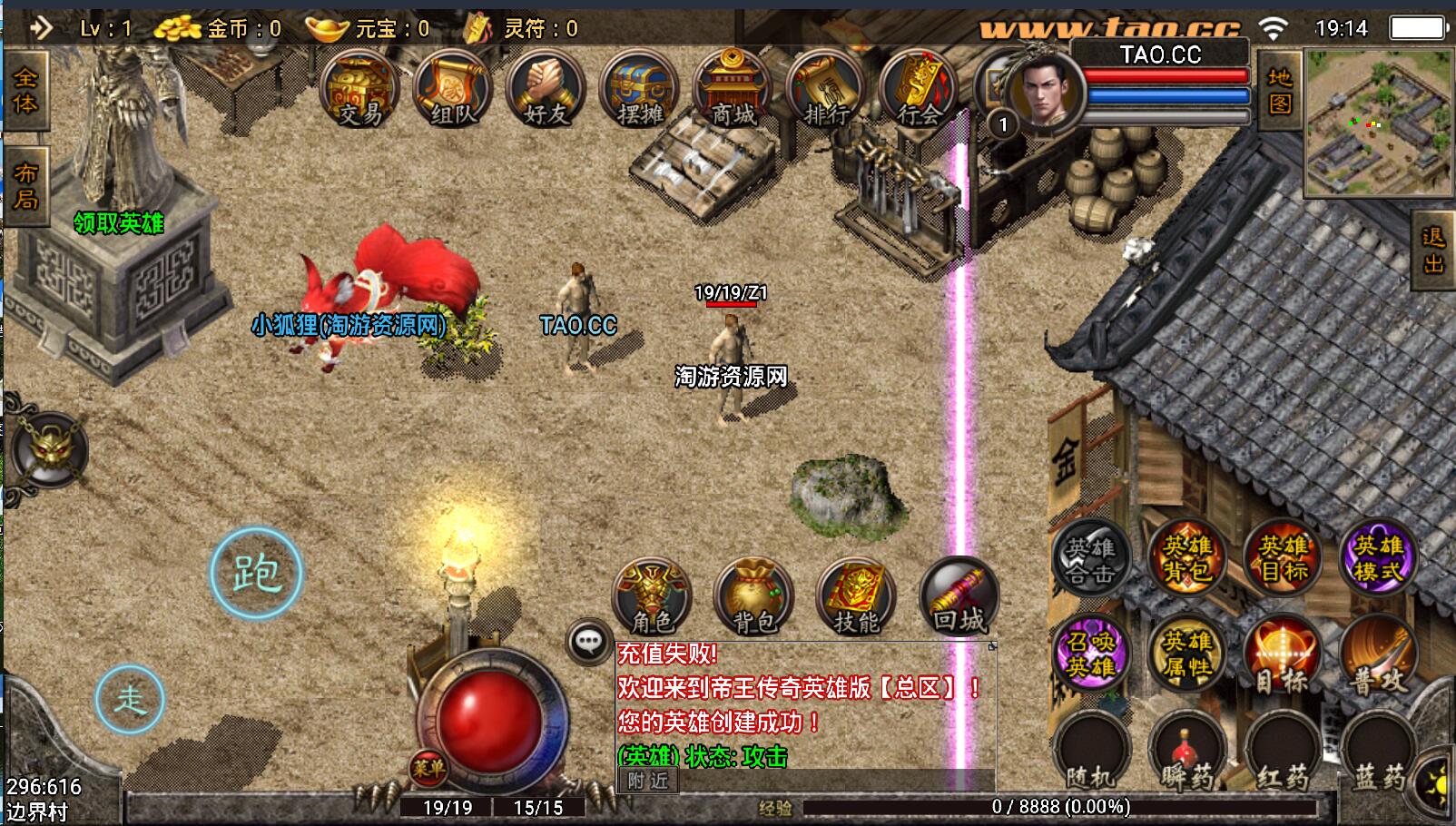Open the 角色 character sheet
The height and width of the screenshot is (826, 1456).
(652, 596)
